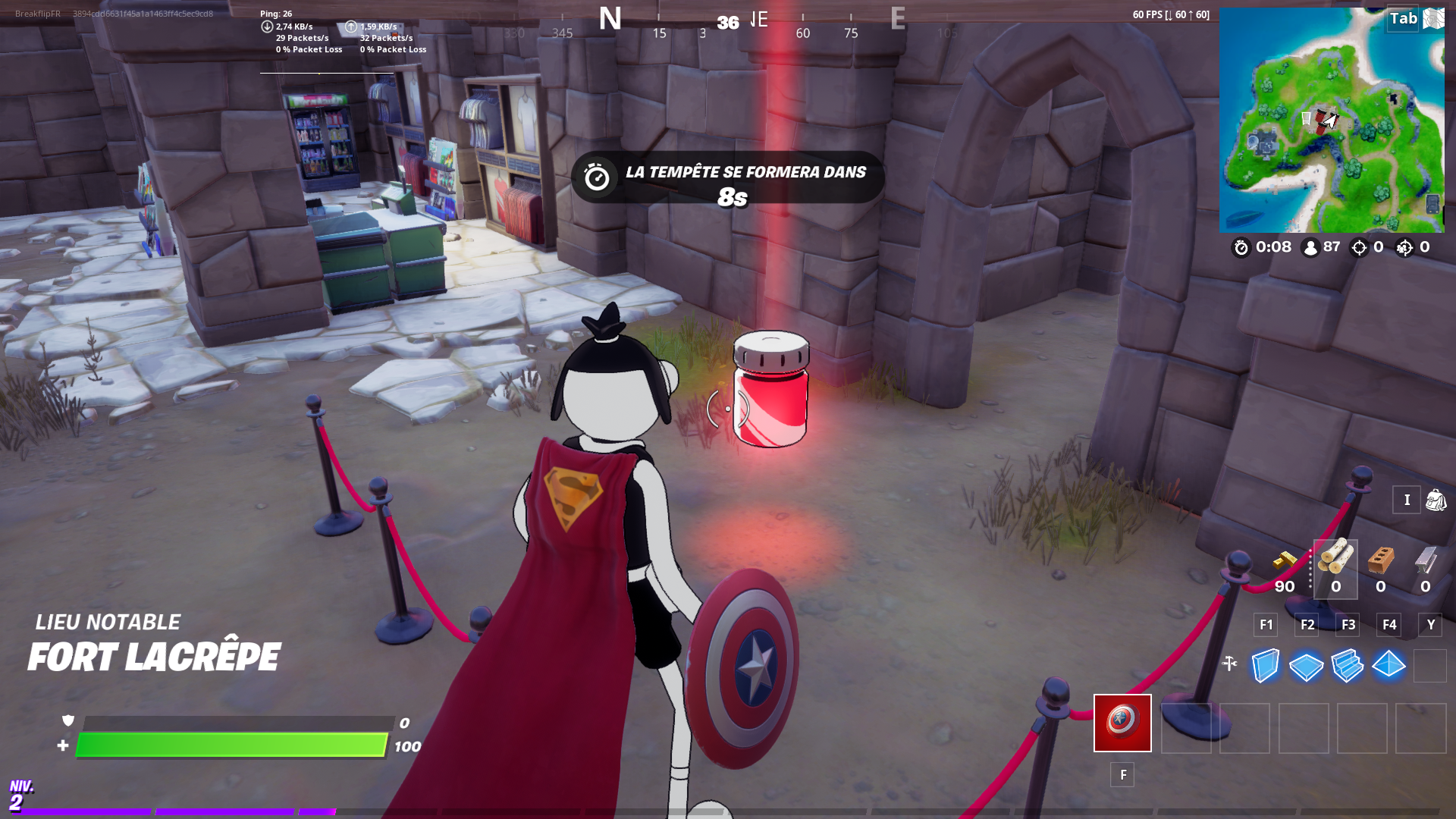Select the wall build piece
1456x819 pixels.
(1264, 666)
